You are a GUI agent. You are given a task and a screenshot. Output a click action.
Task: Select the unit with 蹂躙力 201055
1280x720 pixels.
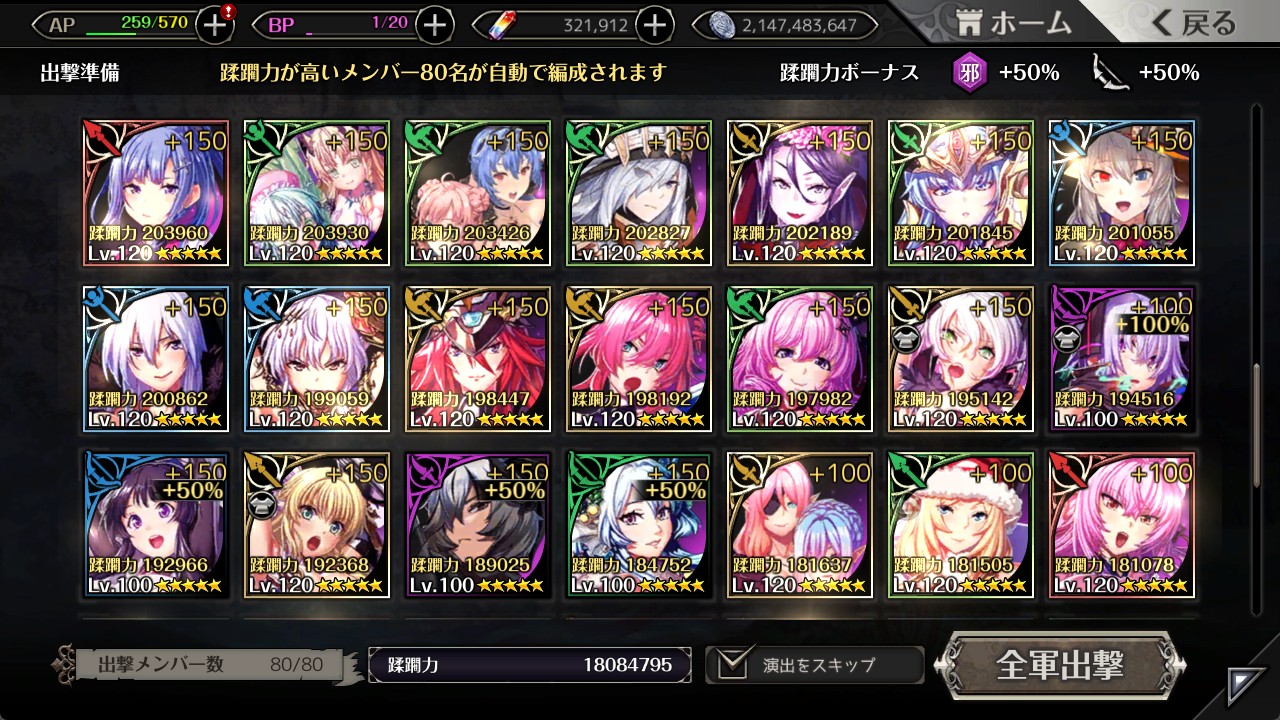coord(1121,193)
